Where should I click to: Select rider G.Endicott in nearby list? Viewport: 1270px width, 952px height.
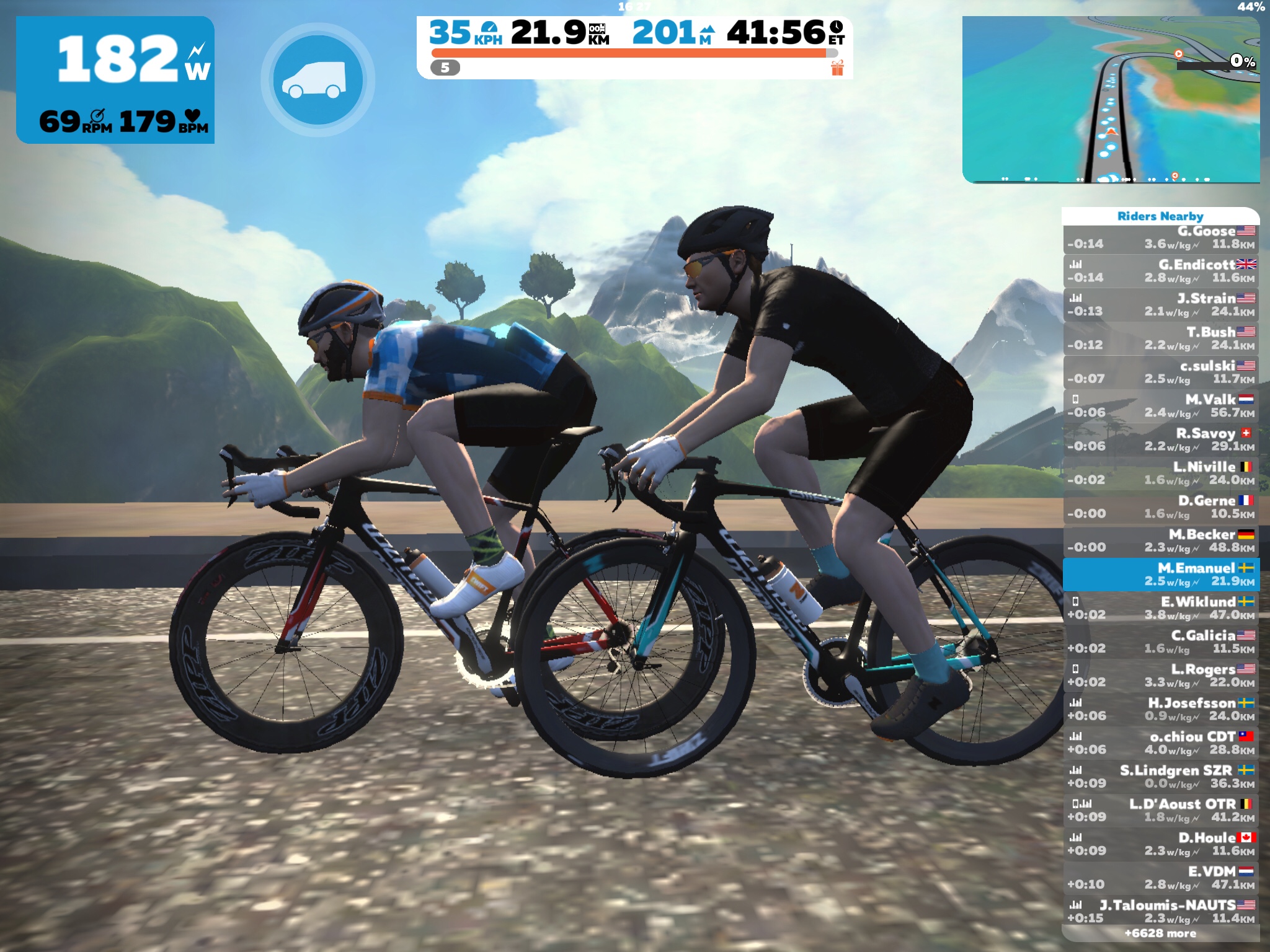pyautogui.click(x=1160, y=271)
